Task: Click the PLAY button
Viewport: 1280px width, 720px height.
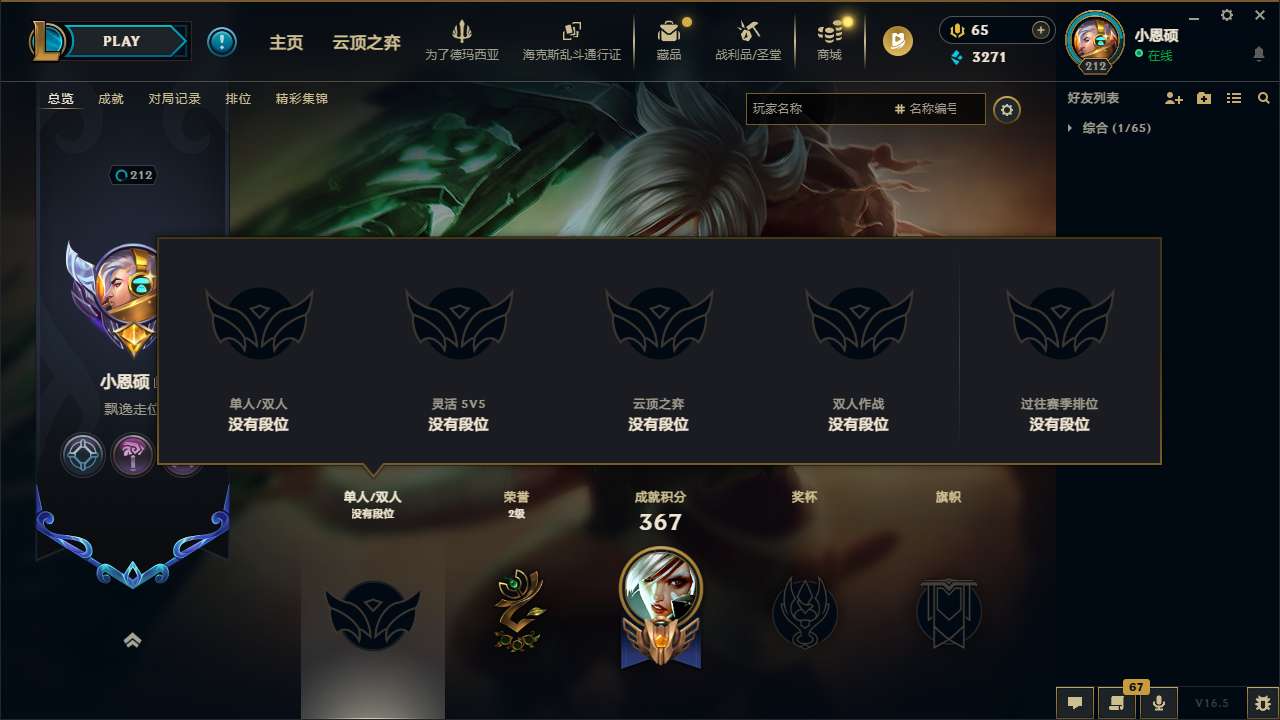Action: [122, 41]
